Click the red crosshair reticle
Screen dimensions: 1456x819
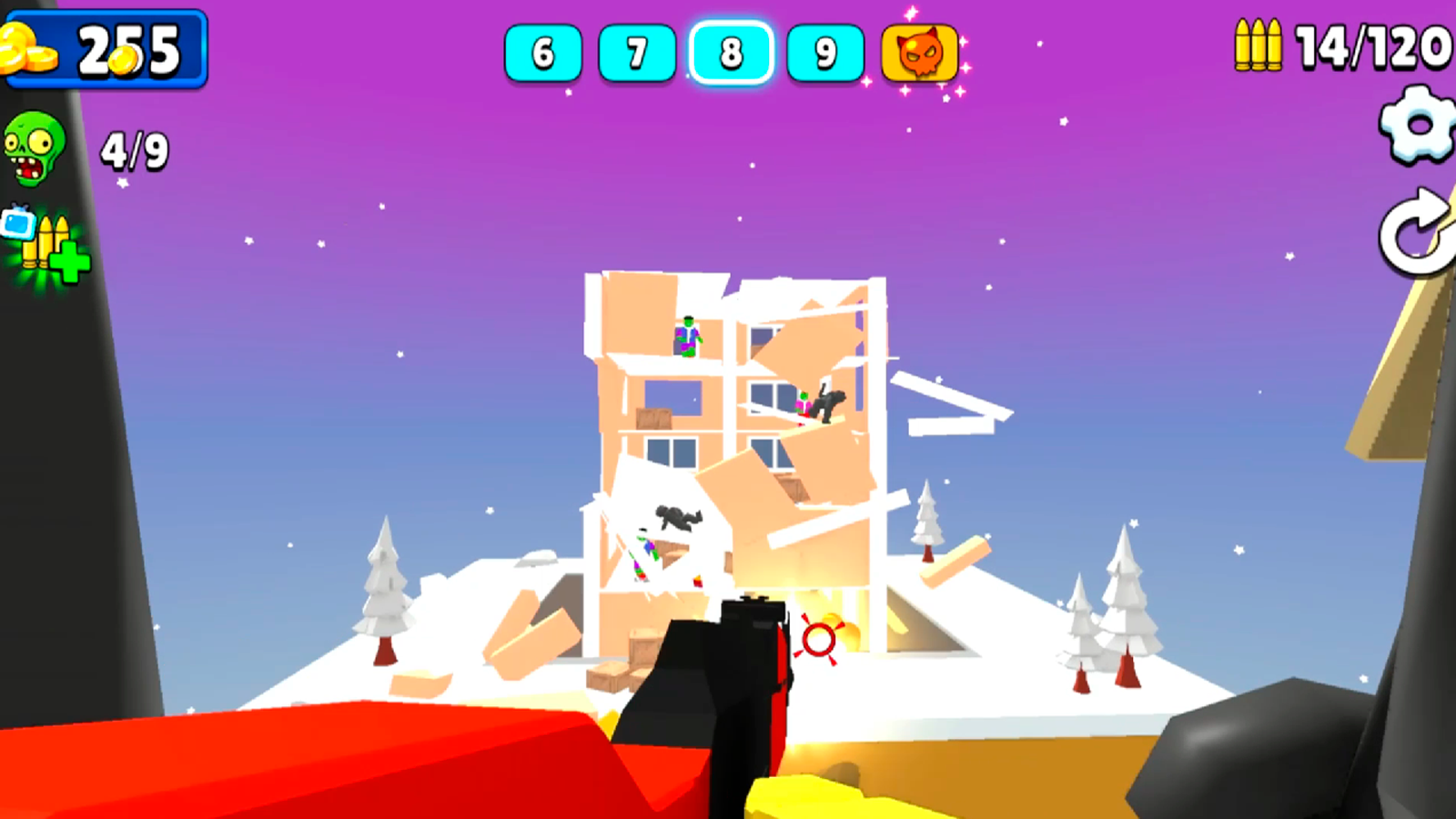click(x=818, y=641)
